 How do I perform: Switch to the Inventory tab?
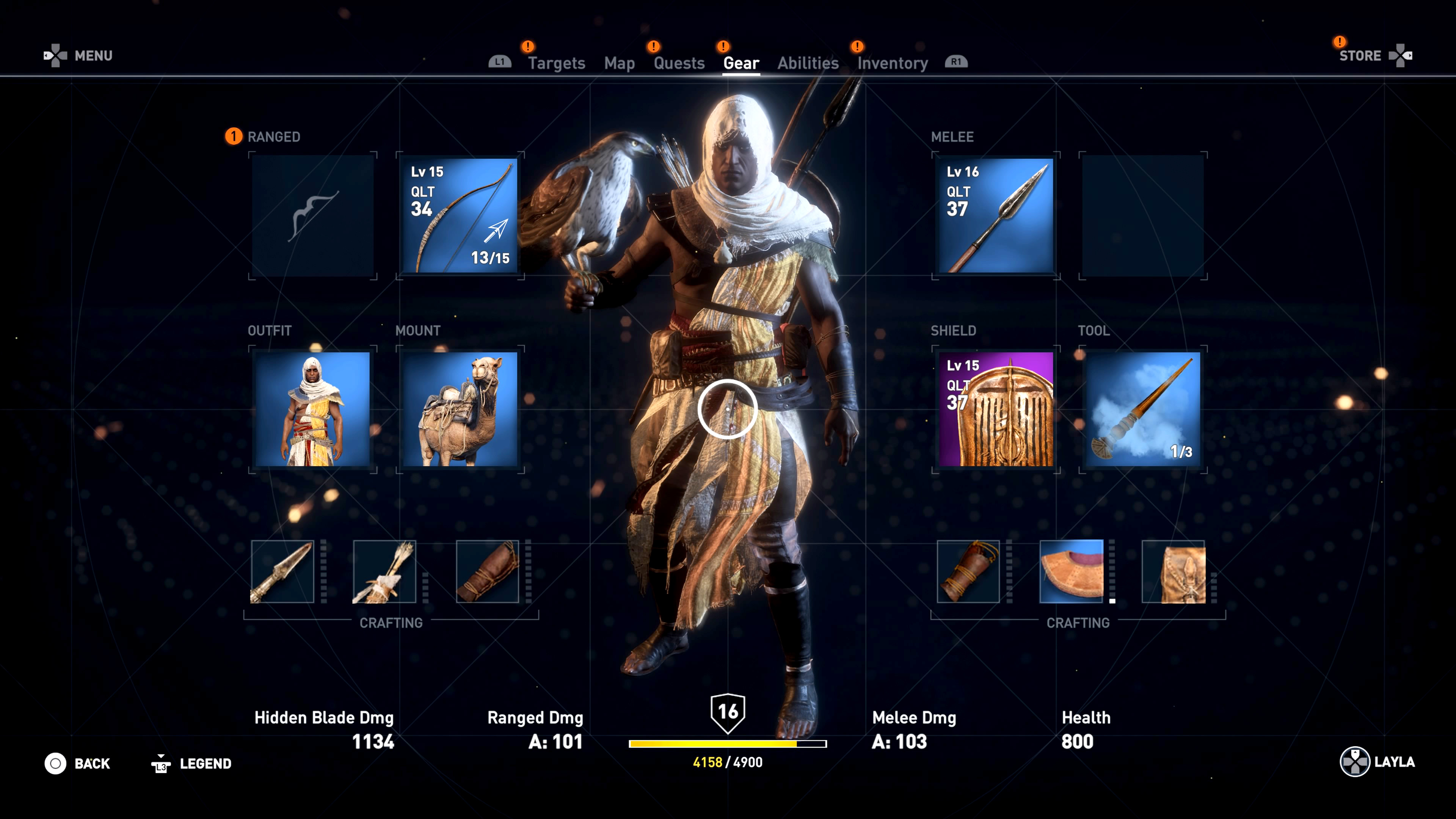[x=893, y=63]
